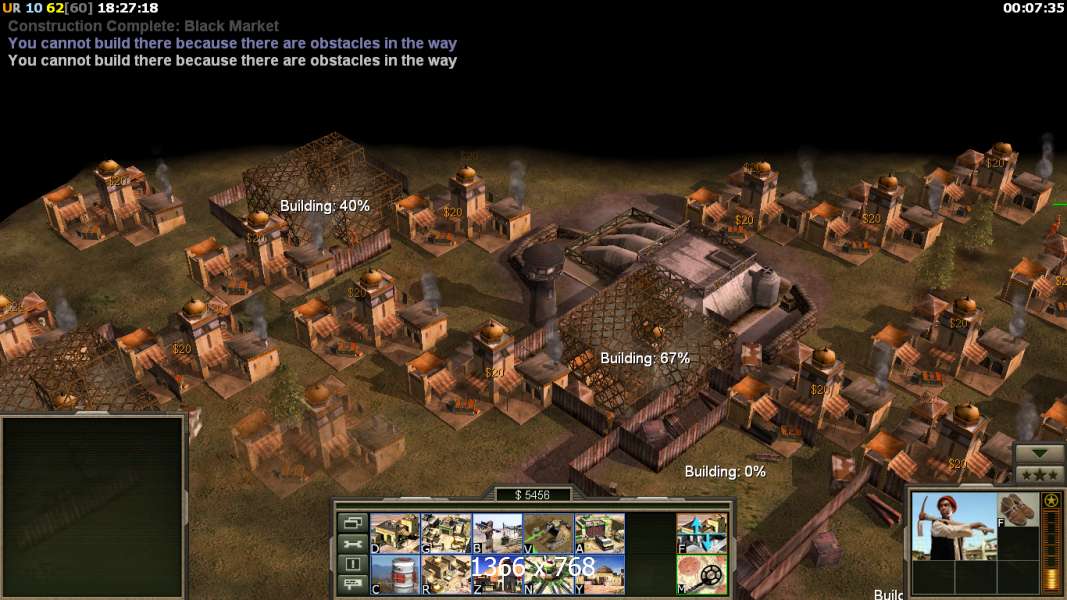Build the red-striped barrel structure marked C
The image size is (1067, 600).
(x=394, y=575)
